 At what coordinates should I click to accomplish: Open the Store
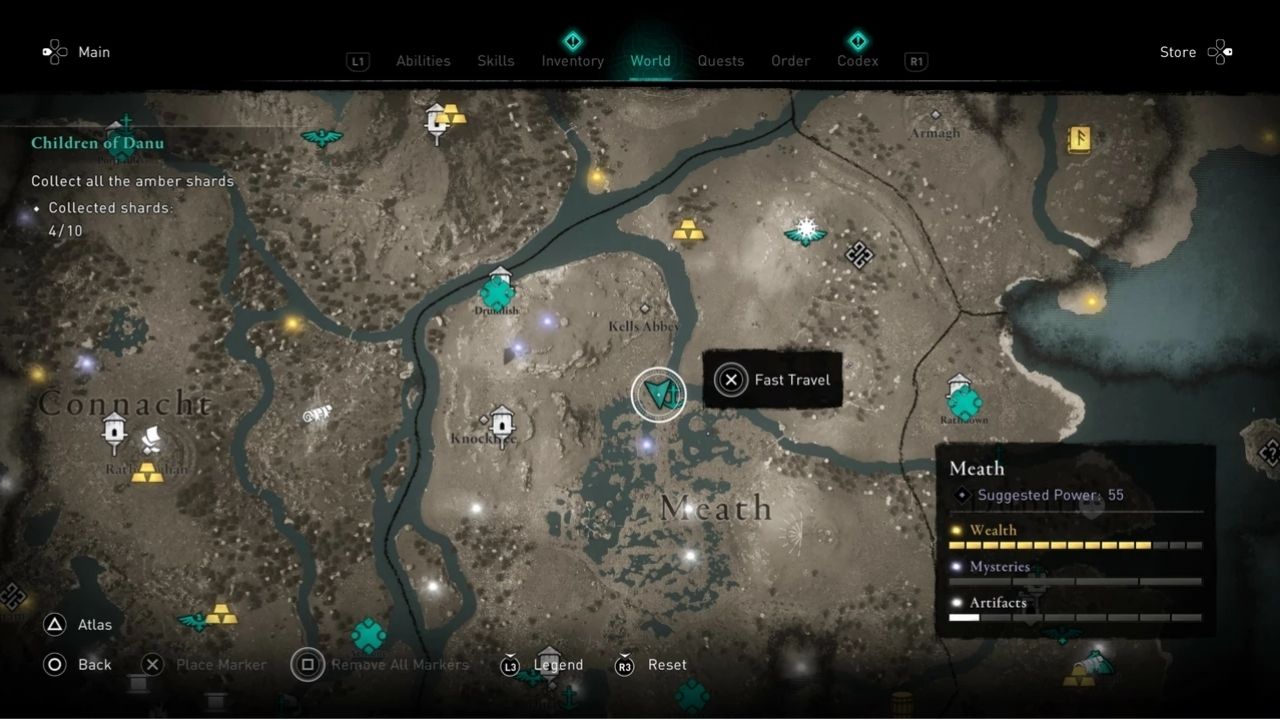pyautogui.click(x=1177, y=52)
